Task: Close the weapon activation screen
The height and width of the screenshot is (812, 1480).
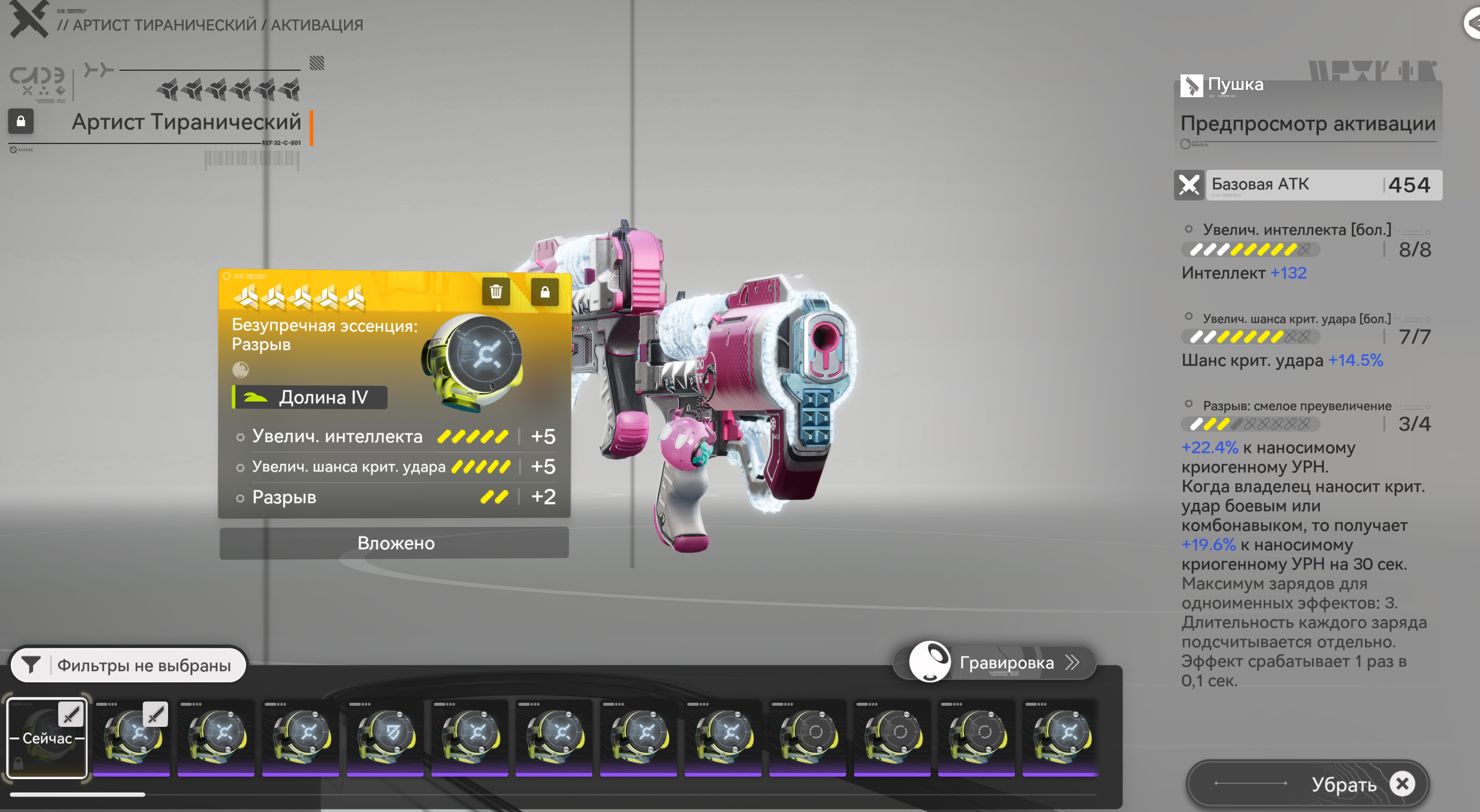Action: tap(28, 19)
